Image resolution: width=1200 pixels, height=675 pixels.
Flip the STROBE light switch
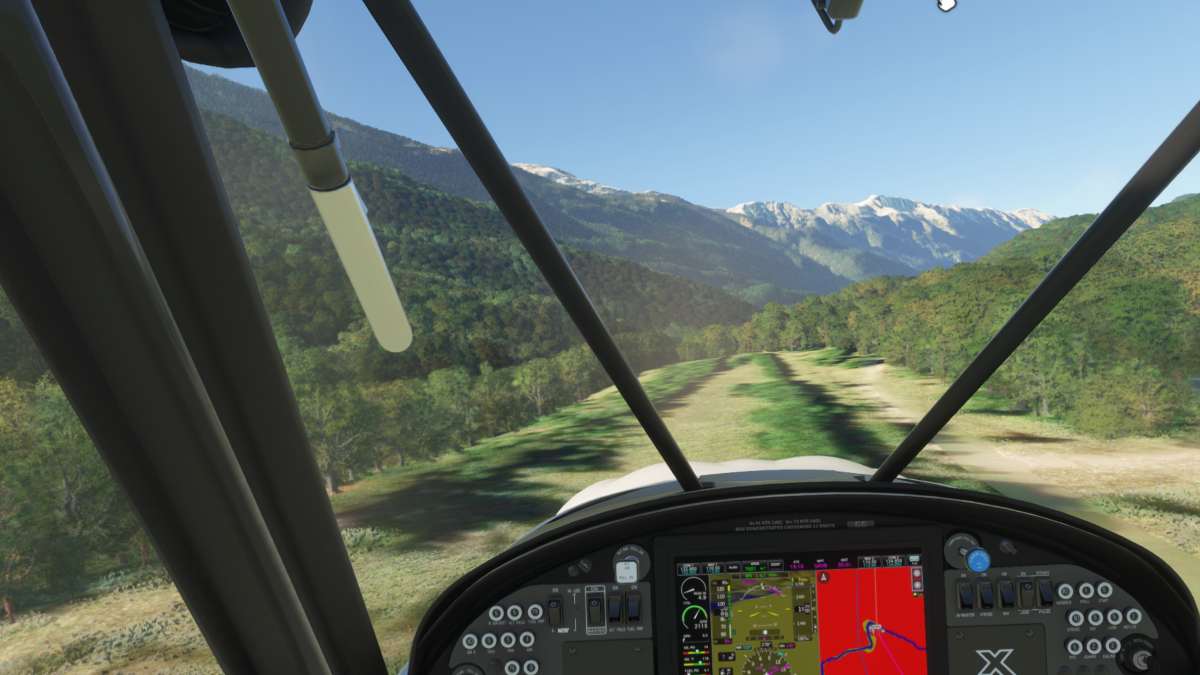(x=986, y=596)
